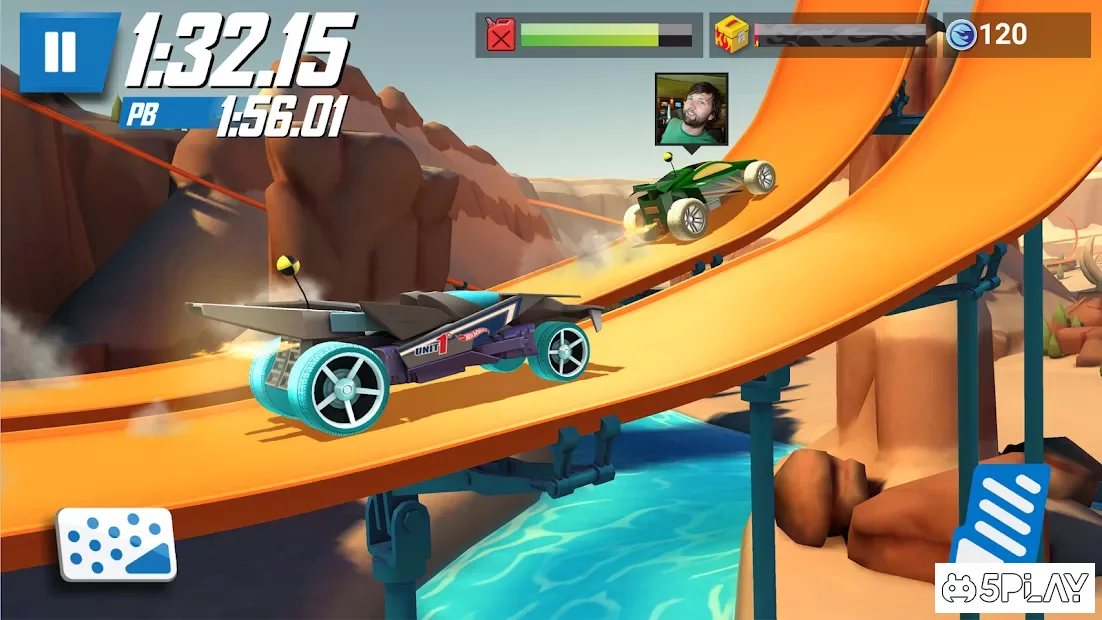Click the 5Play watermark logo
The image size is (1102, 620).
(x=1017, y=589)
